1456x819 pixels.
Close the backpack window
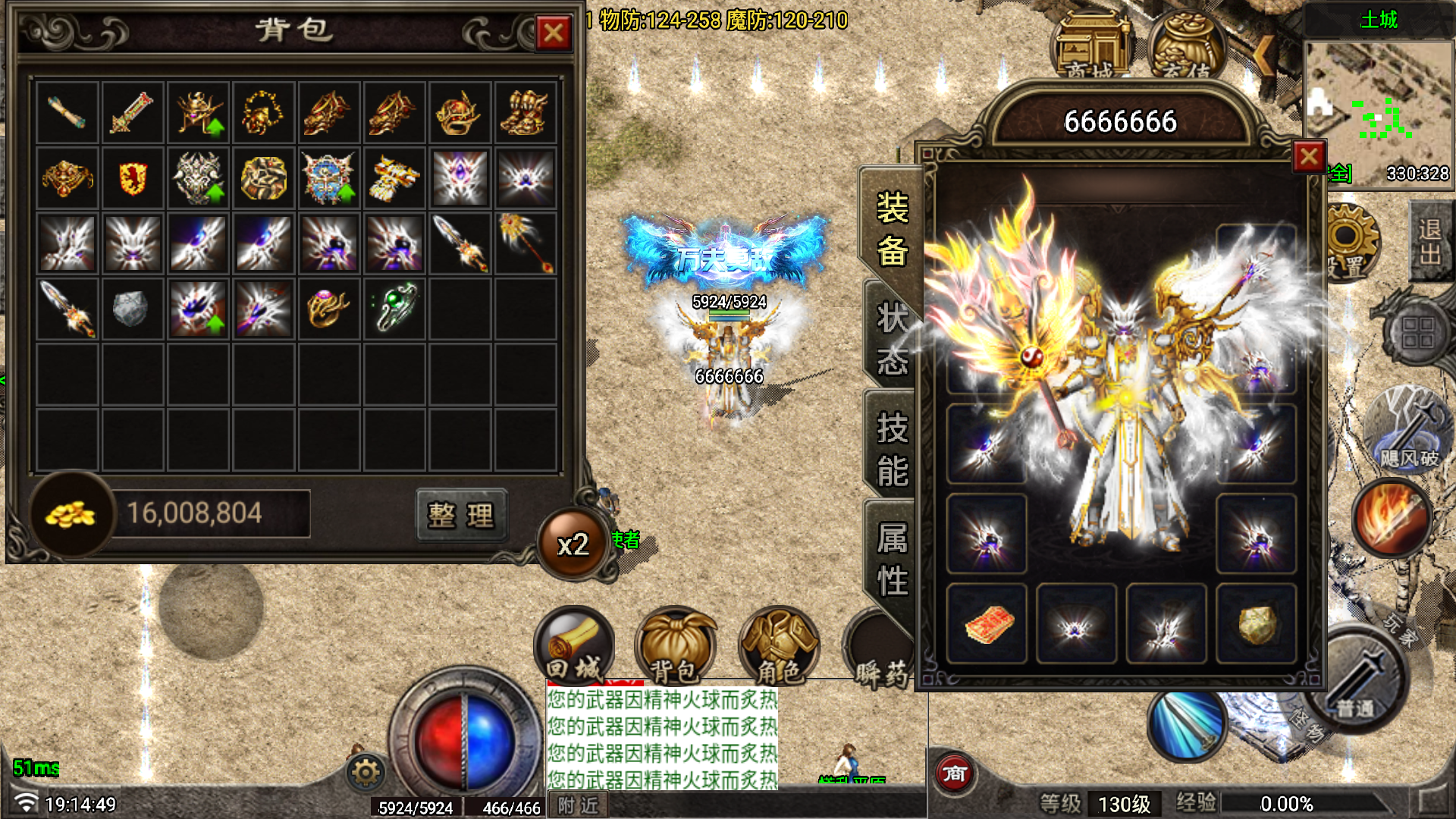[x=554, y=33]
